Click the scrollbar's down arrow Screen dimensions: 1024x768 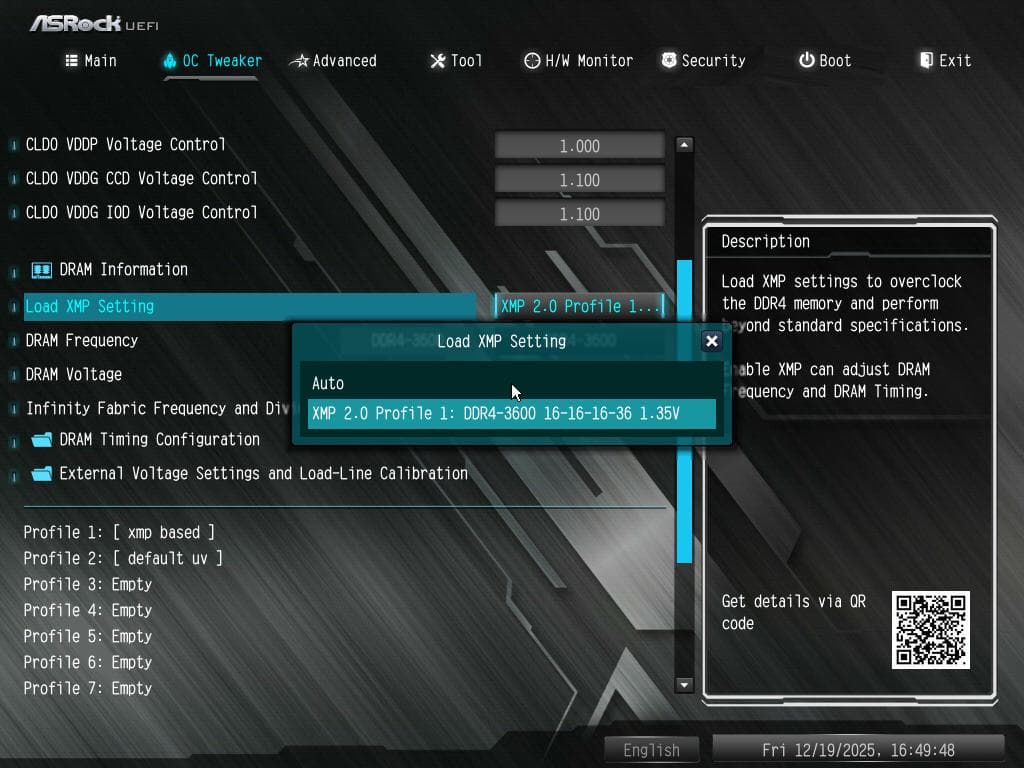click(685, 685)
